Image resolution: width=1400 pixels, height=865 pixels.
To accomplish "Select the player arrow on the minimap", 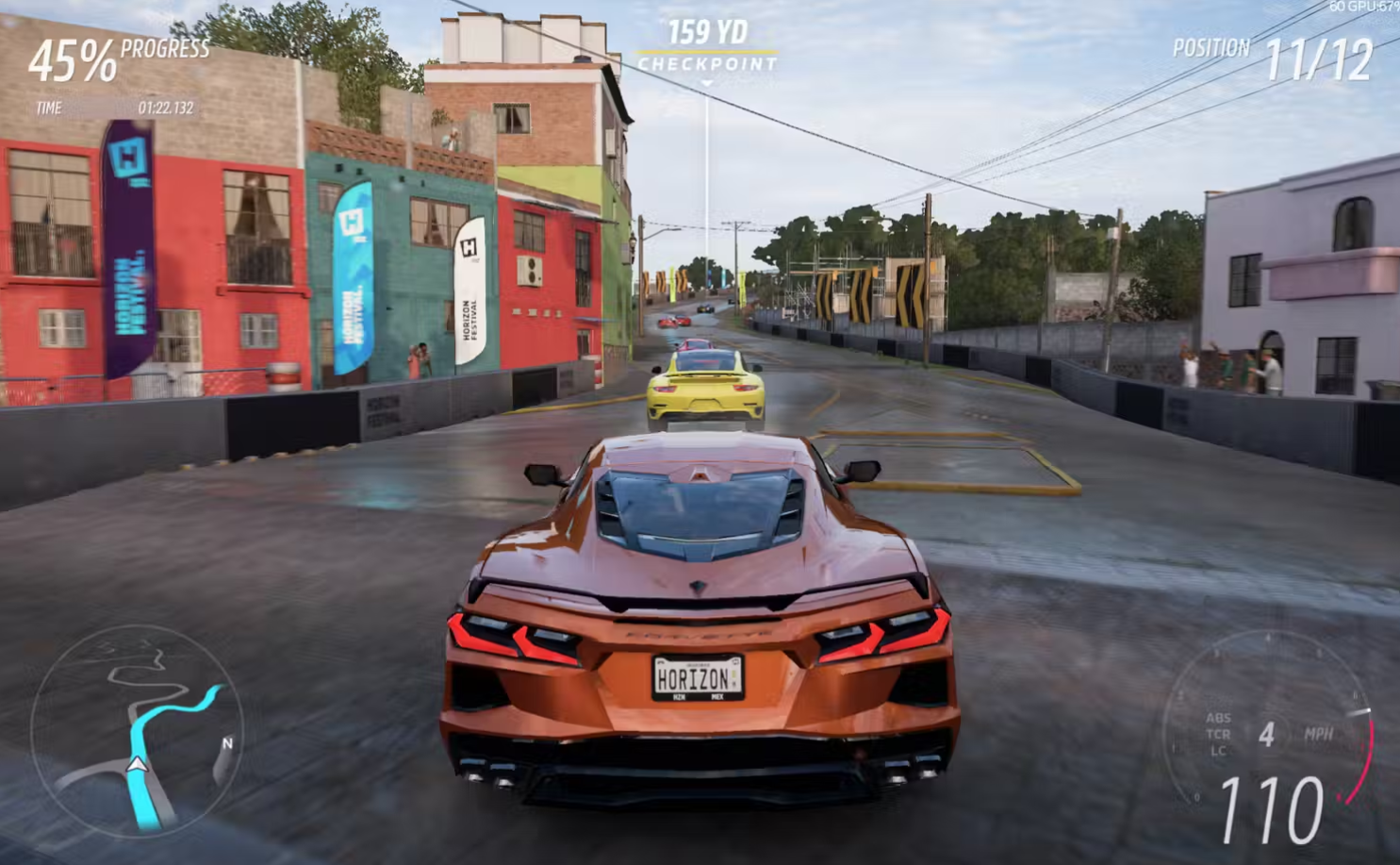I will point(138,764).
